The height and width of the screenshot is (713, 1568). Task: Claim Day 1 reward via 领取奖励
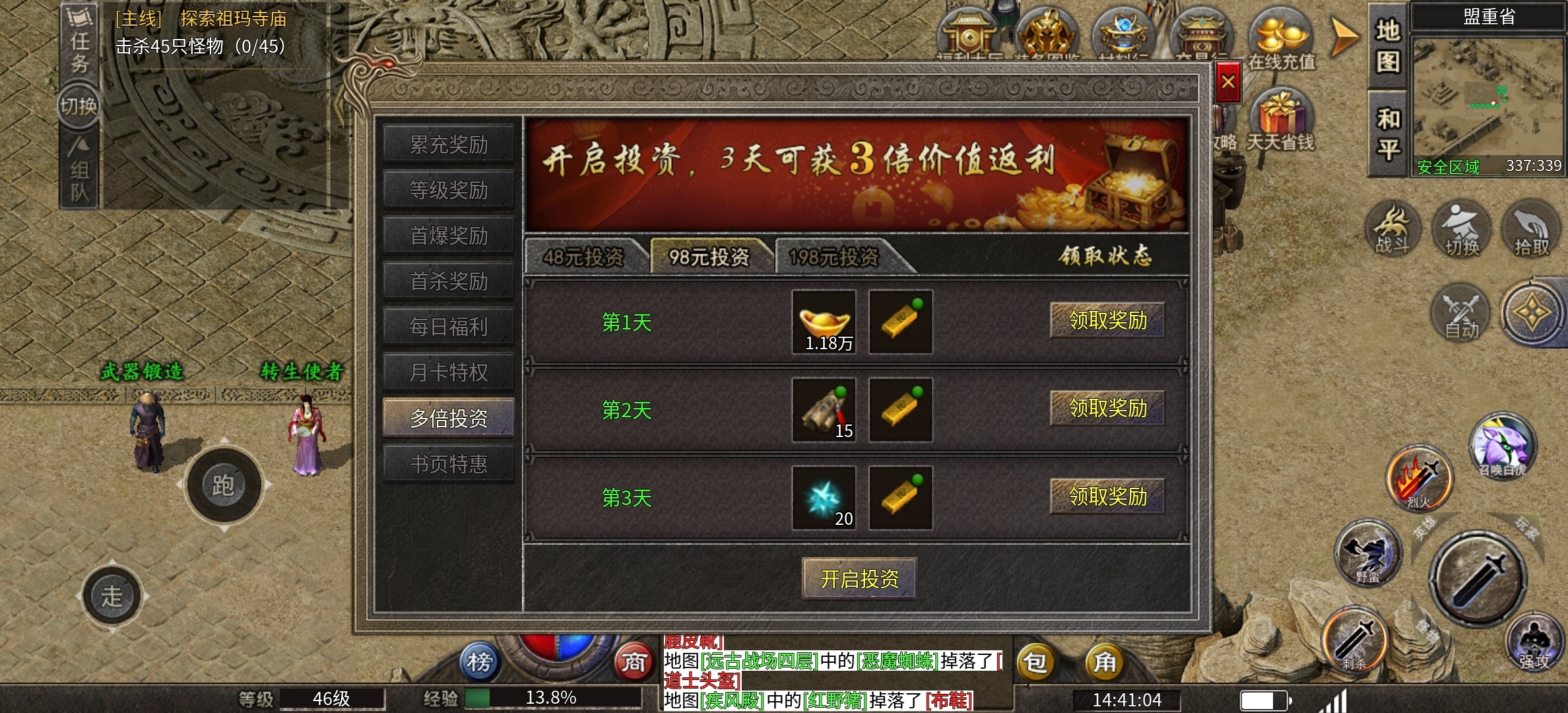pos(1108,321)
